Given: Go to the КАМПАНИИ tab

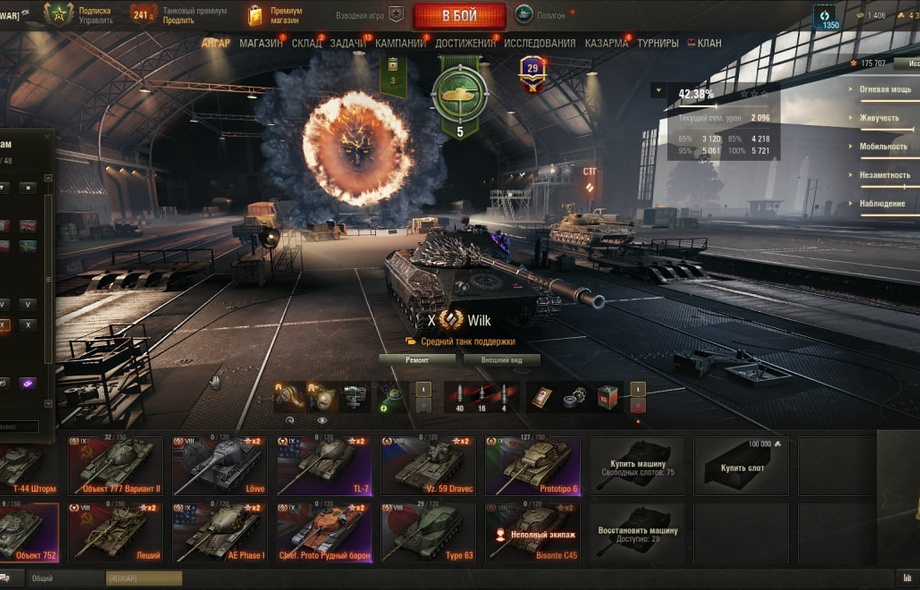Looking at the screenshot, I should (x=400, y=44).
